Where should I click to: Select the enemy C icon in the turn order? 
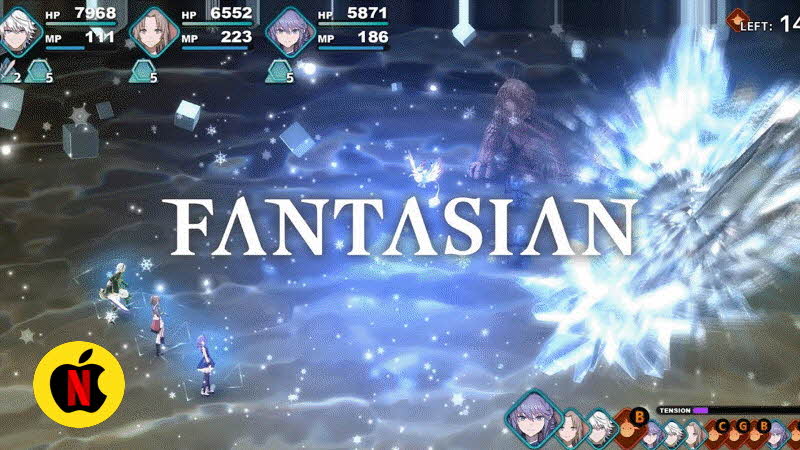point(723,429)
